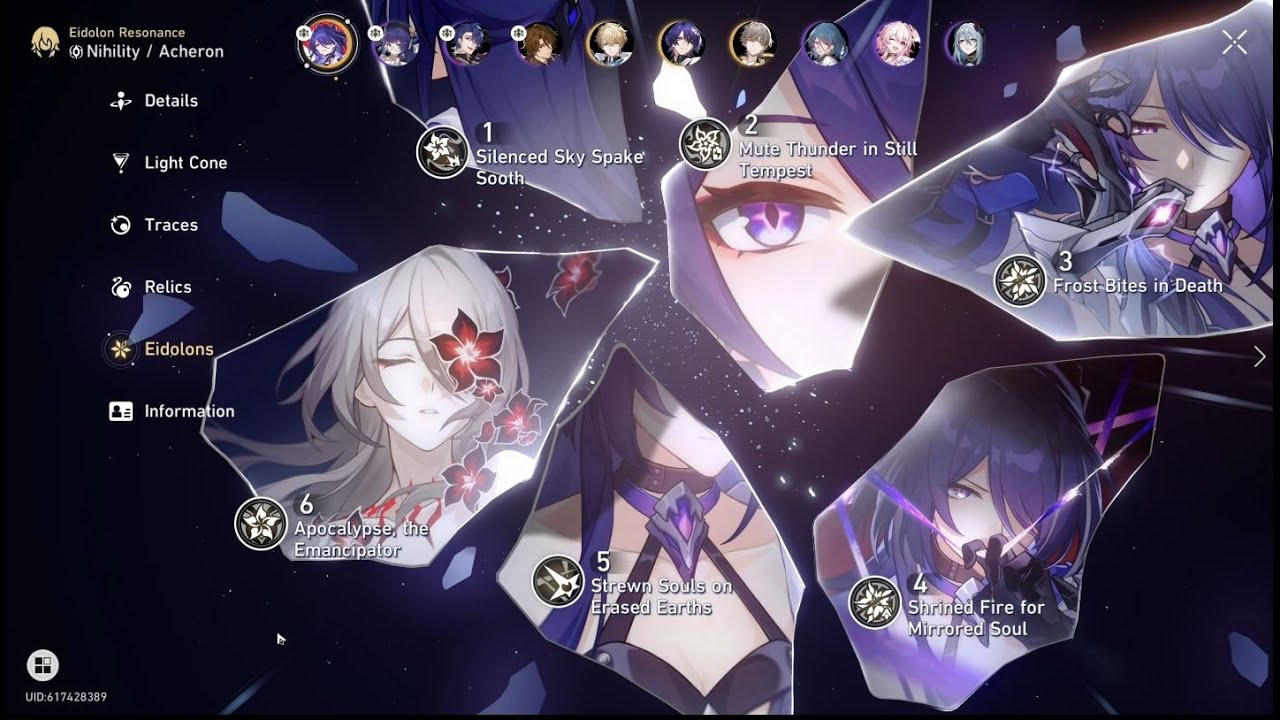Open the Relics section
This screenshot has width=1280, height=720.
164,287
